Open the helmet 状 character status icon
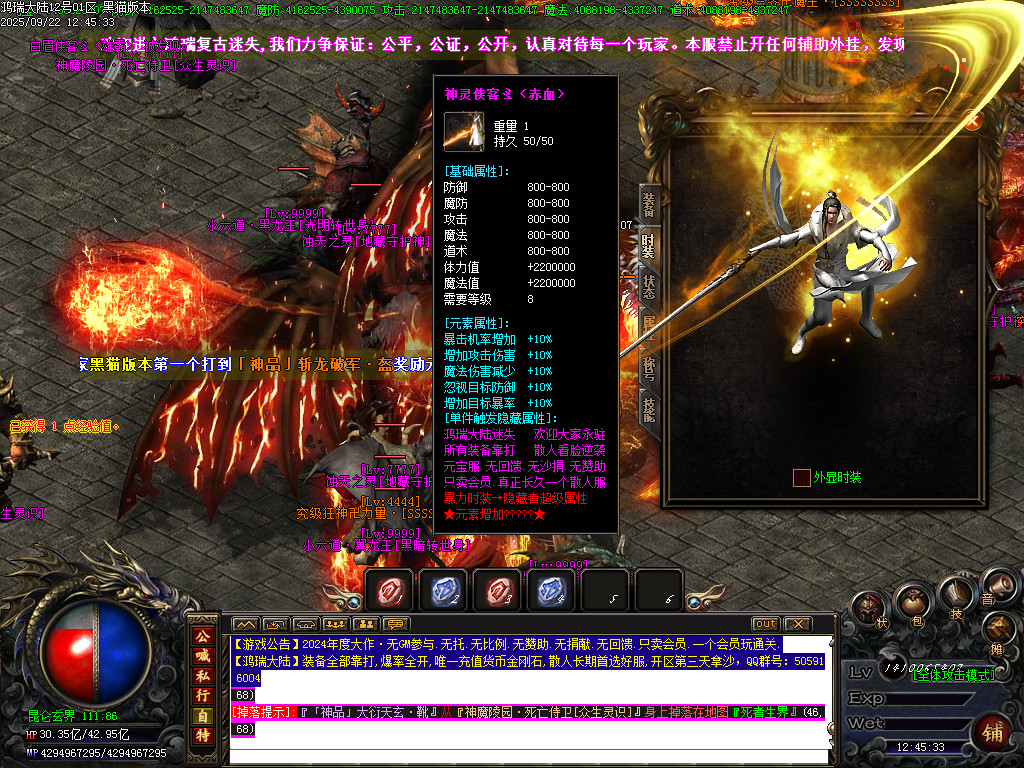 pos(869,609)
